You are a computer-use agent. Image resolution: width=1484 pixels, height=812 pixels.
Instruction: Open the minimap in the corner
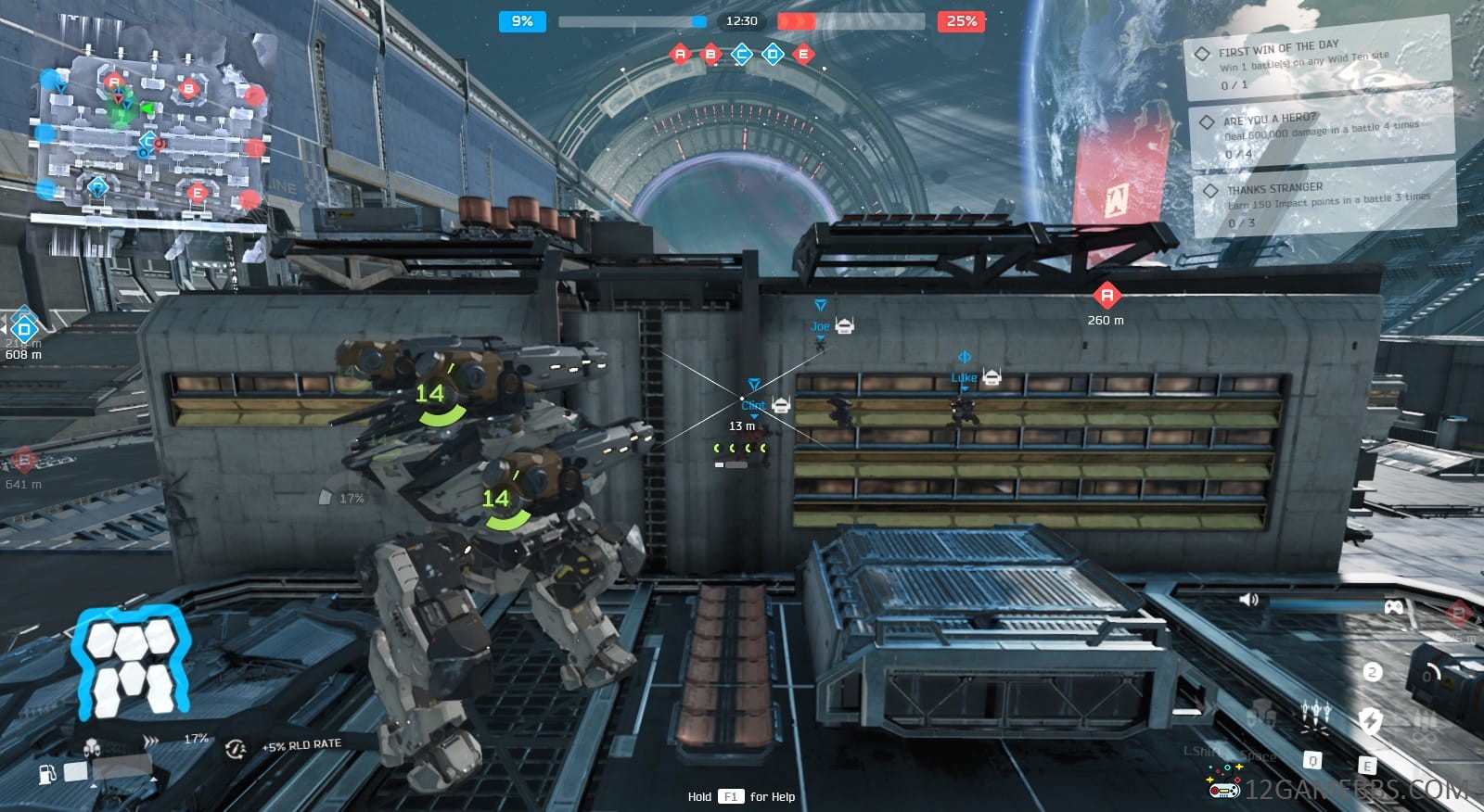(148, 134)
